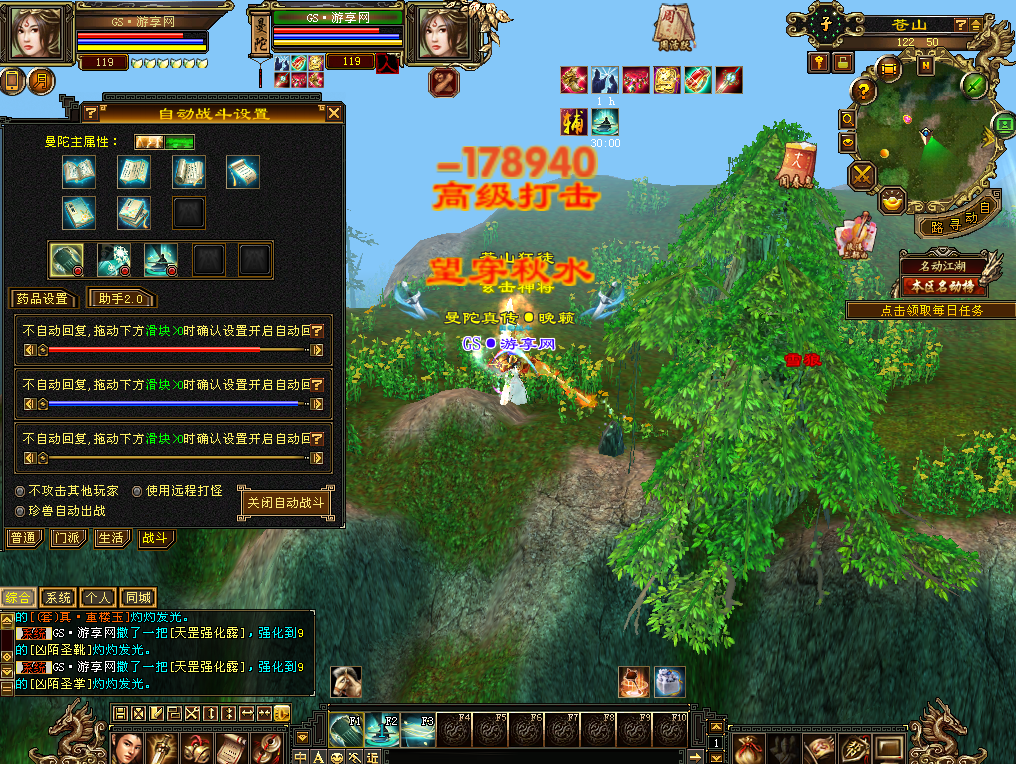Image resolution: width=1016 pixels, height=764 pixels.
Task: Select the 生活 bottom tab
Action: pos(111,538)
